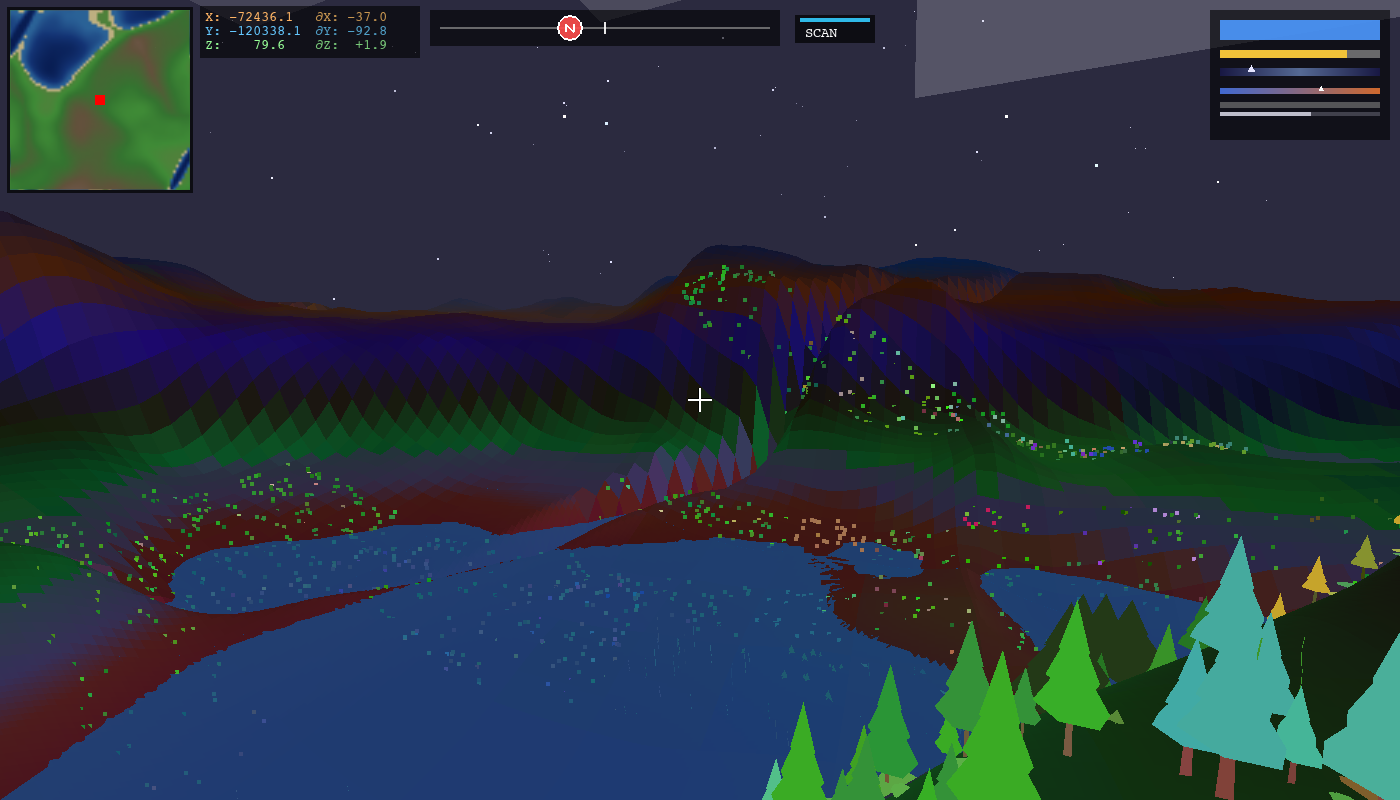Click the triangle handle on the dark blue gradient slider
Screen dimensions: 1400x800
(x=1251, y=69)
